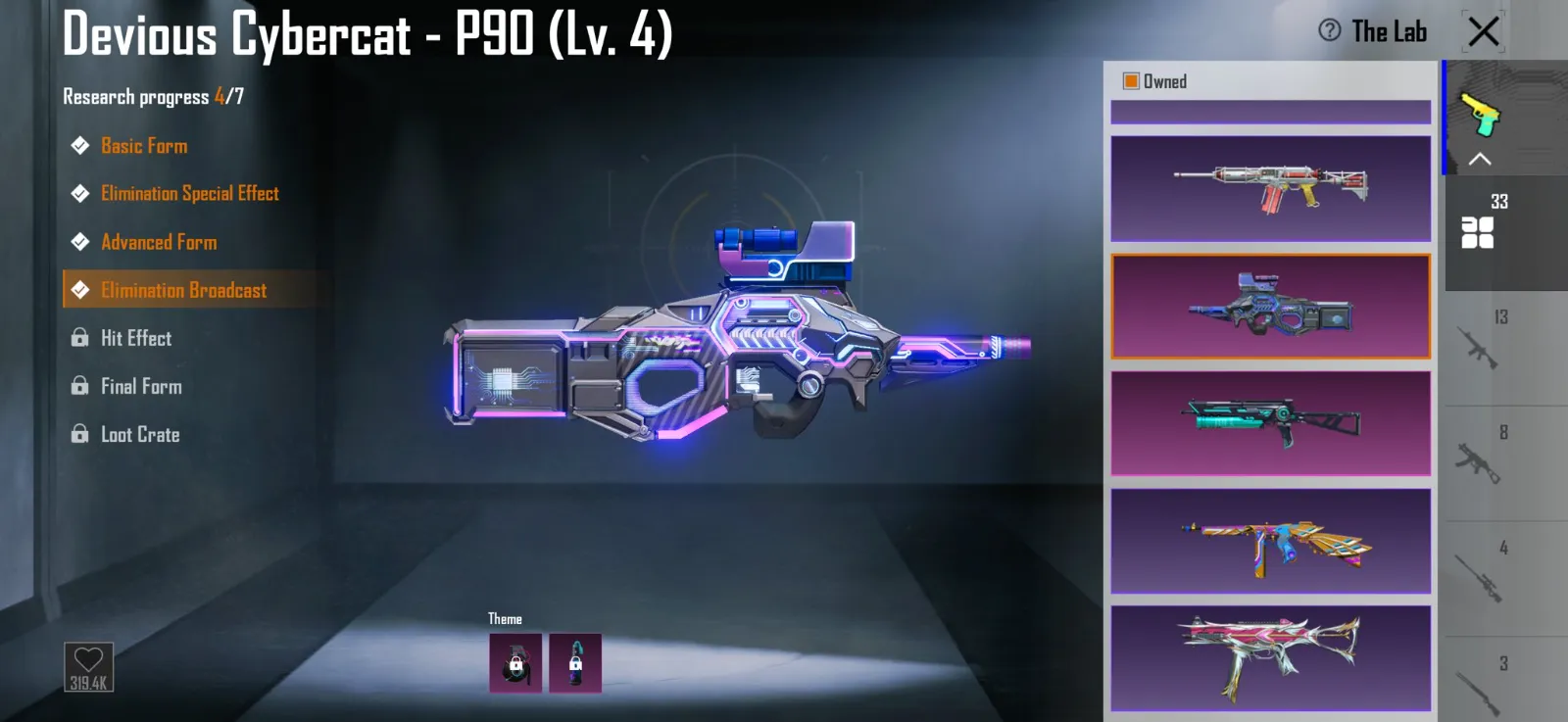Select the Devious Cybercat P90 thumbnail
The width and height of the screenshot is (1568, 722).
[1270, 307]
